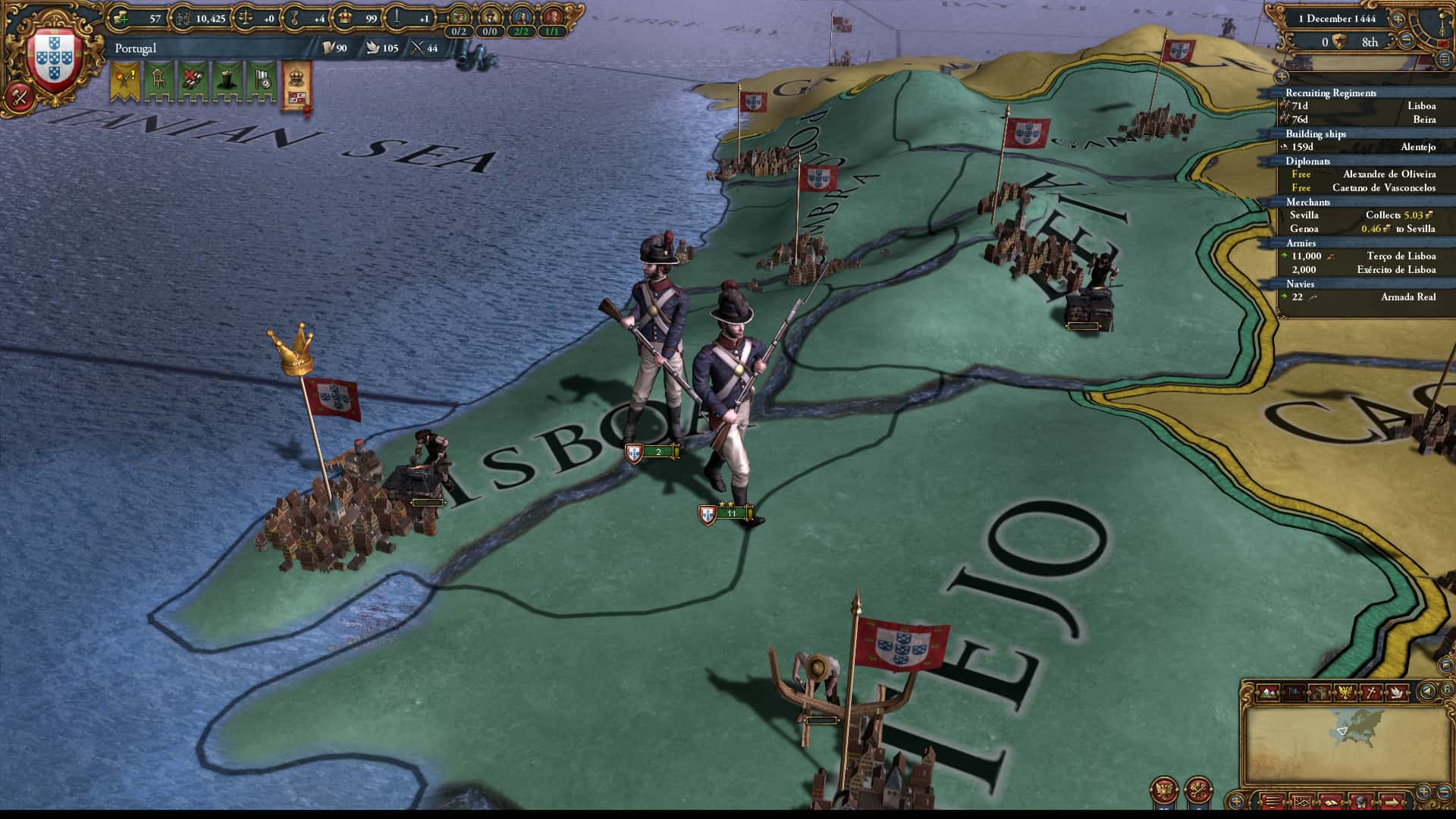Image resolution: width=1456 pixels, height=819 pixels.
Task: Open the fortress tower alert banner
Action: point(227,78)
